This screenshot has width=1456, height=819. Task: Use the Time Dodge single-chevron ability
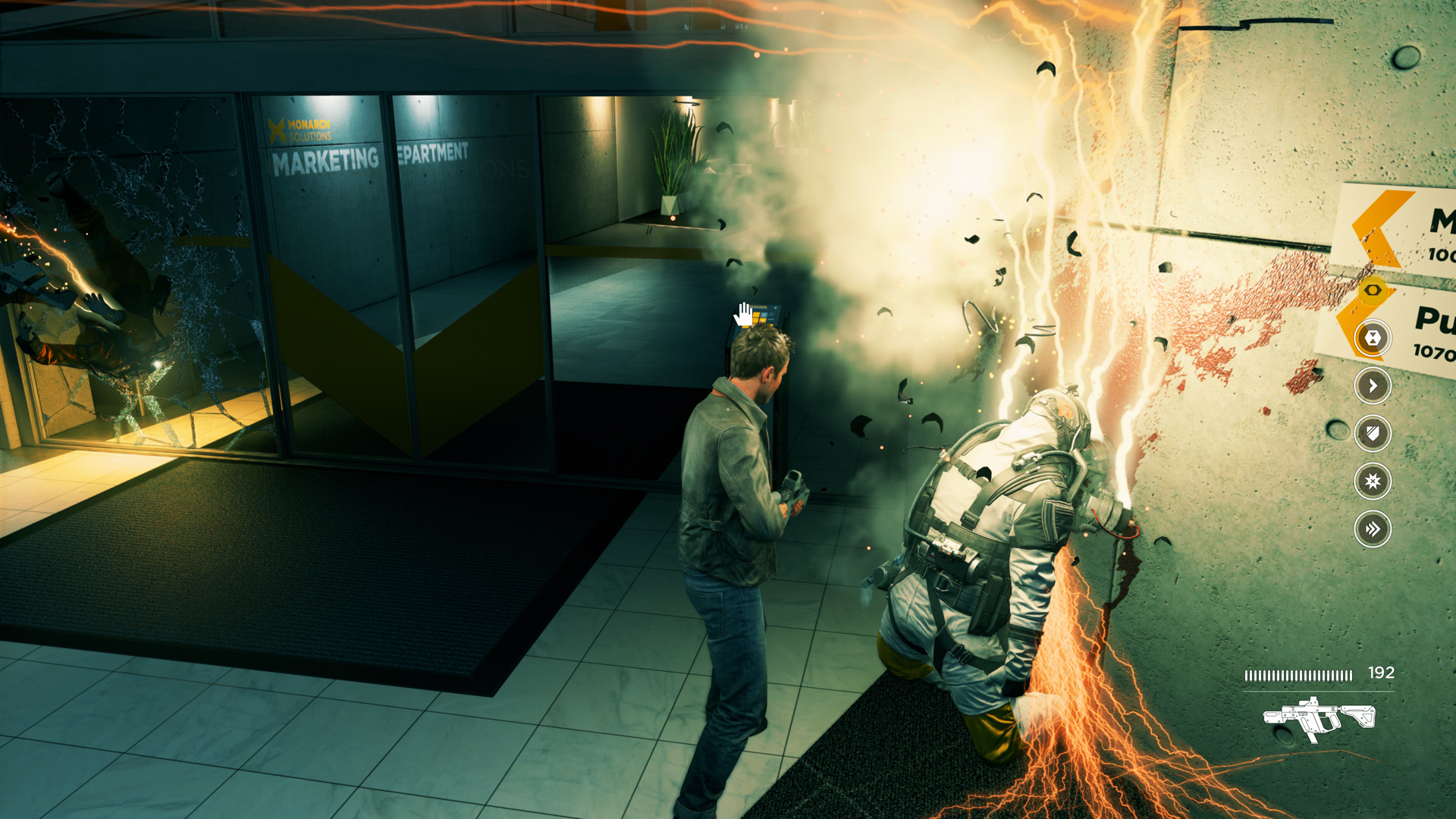[x=1373, y=386]
